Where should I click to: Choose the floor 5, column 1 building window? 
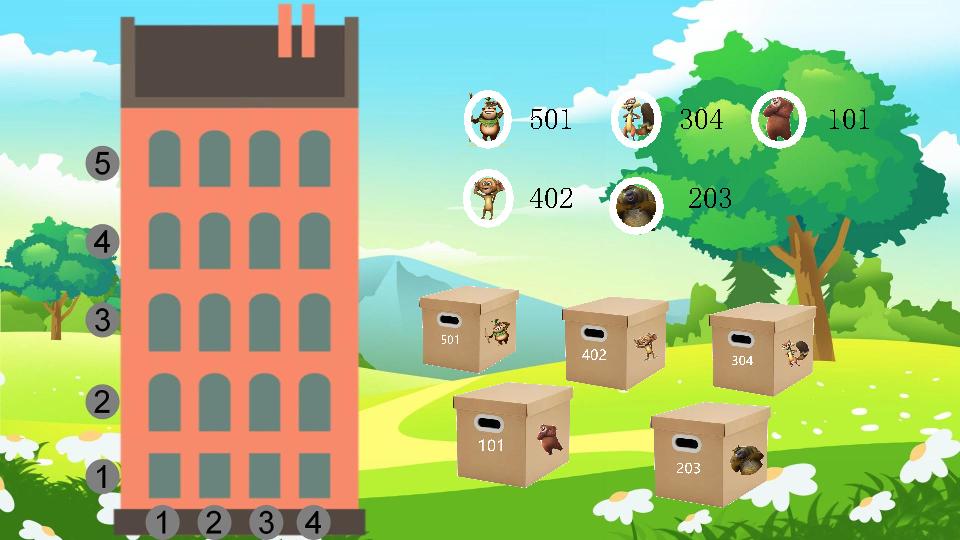[164, 159]
